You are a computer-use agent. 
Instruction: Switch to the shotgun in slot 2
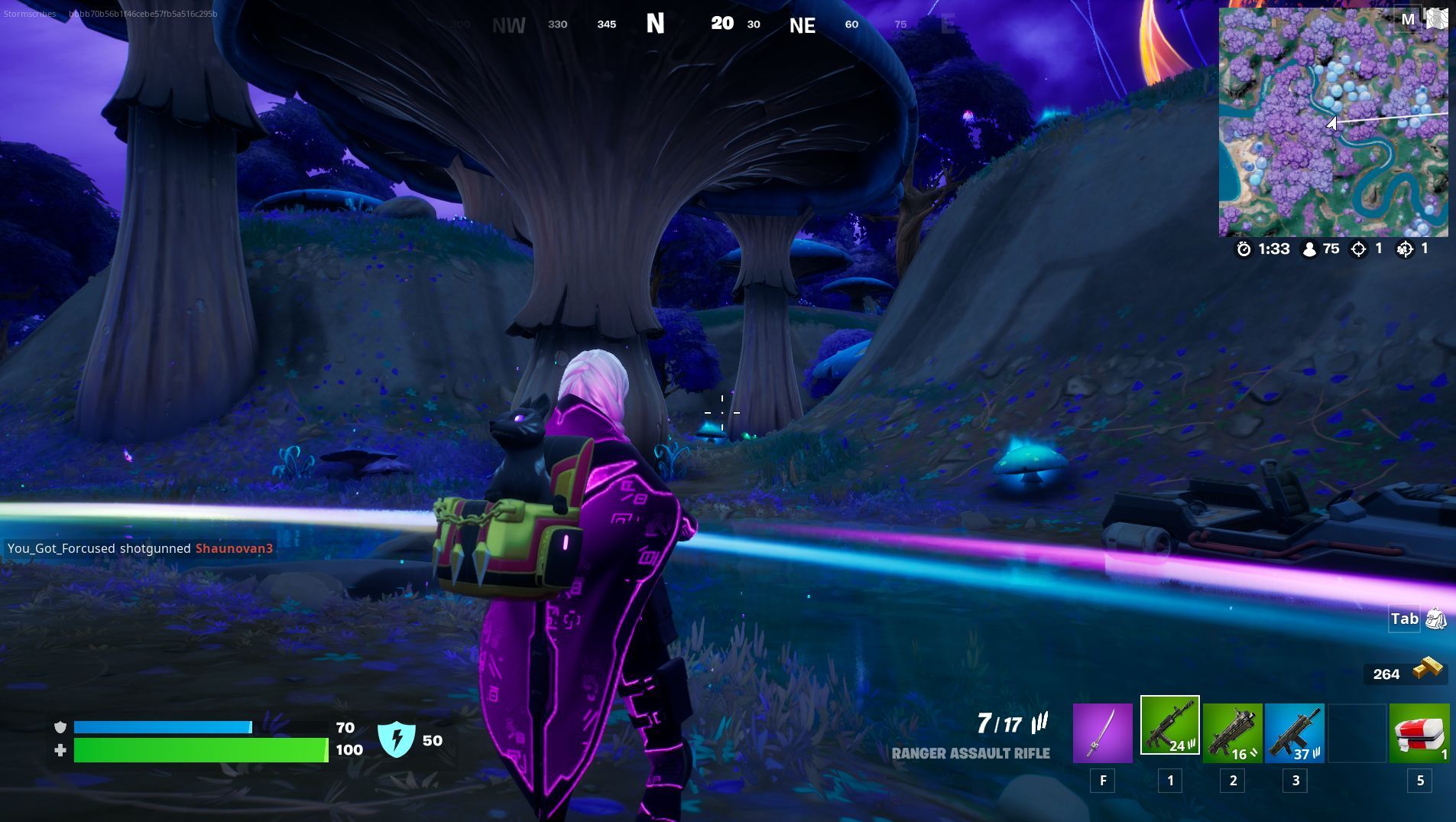pos(1232,733)
